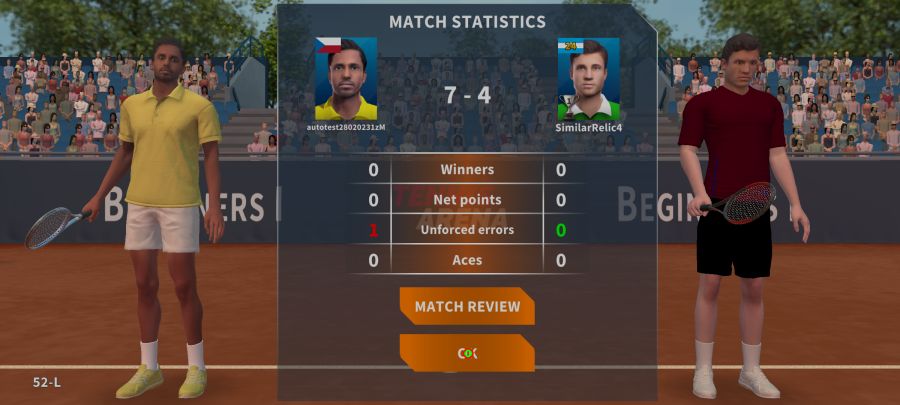Select autotest28020231zM player portrait
Viewport: 900px width, 405px height.
pyautogui.click(x=346, y=79)
